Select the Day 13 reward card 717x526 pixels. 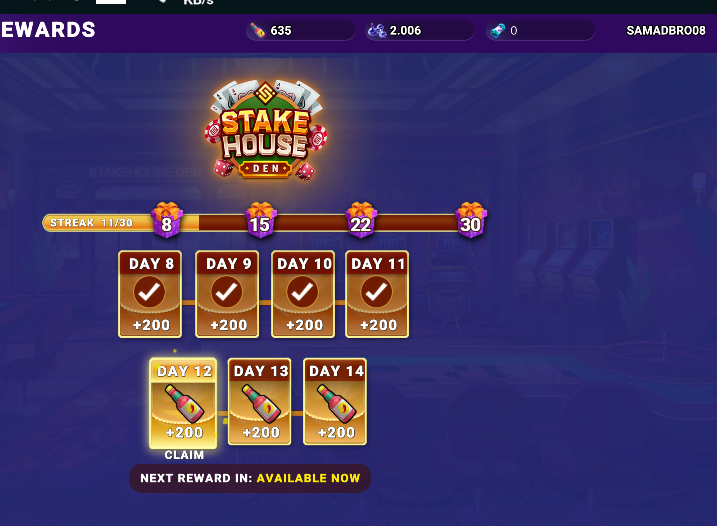coord(260,401)
